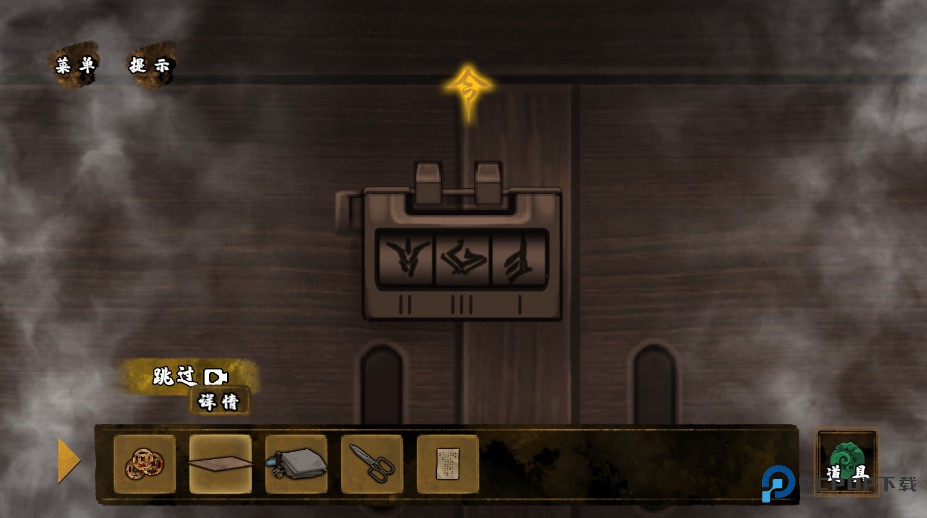Click the yellow triangle arrow beside the inventory
This screenshot has height=518, width=927.
[x=68, y=460]
